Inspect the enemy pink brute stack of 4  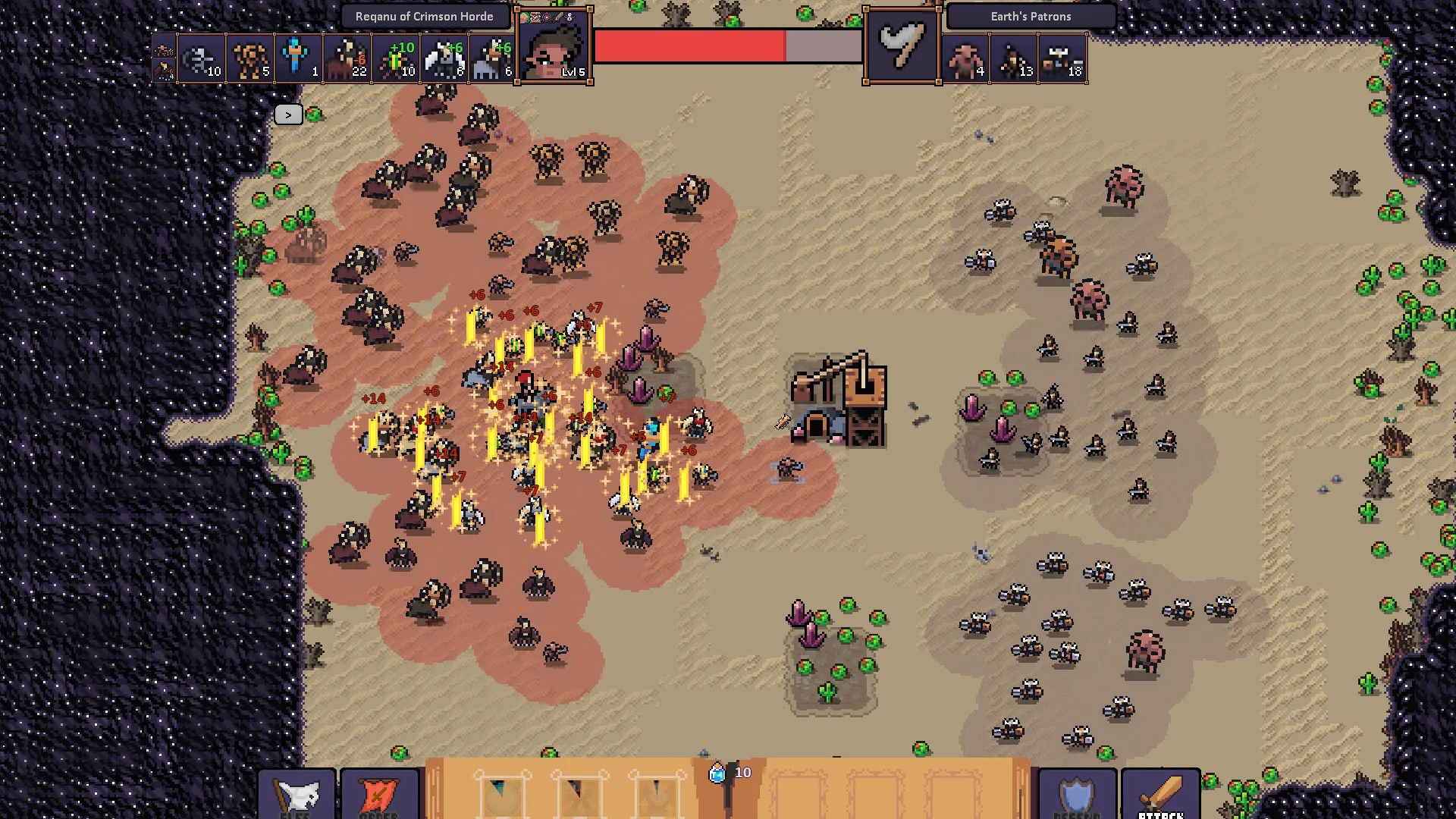[x=965, y=58]
